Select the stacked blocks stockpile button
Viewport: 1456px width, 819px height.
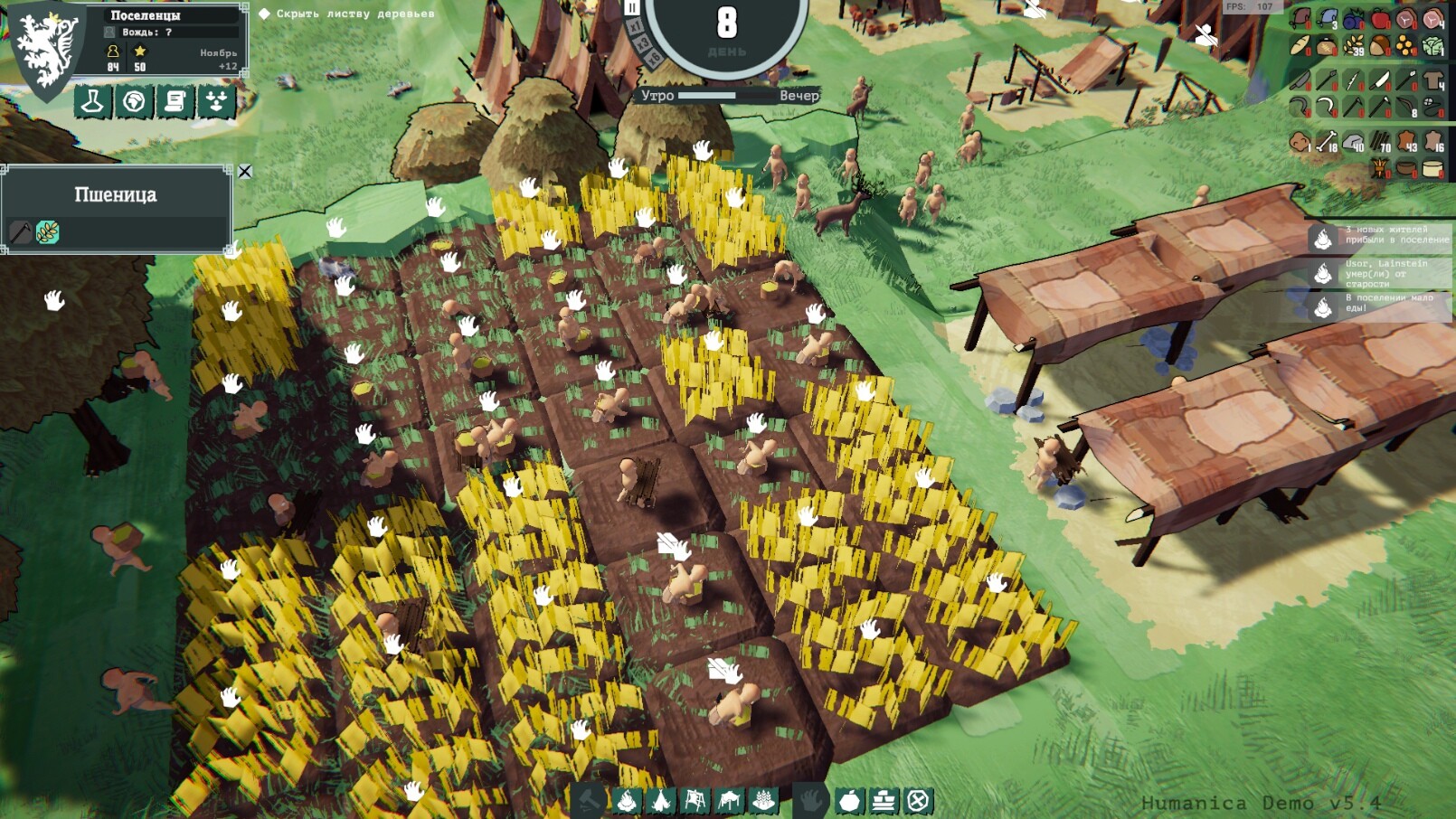884,801
